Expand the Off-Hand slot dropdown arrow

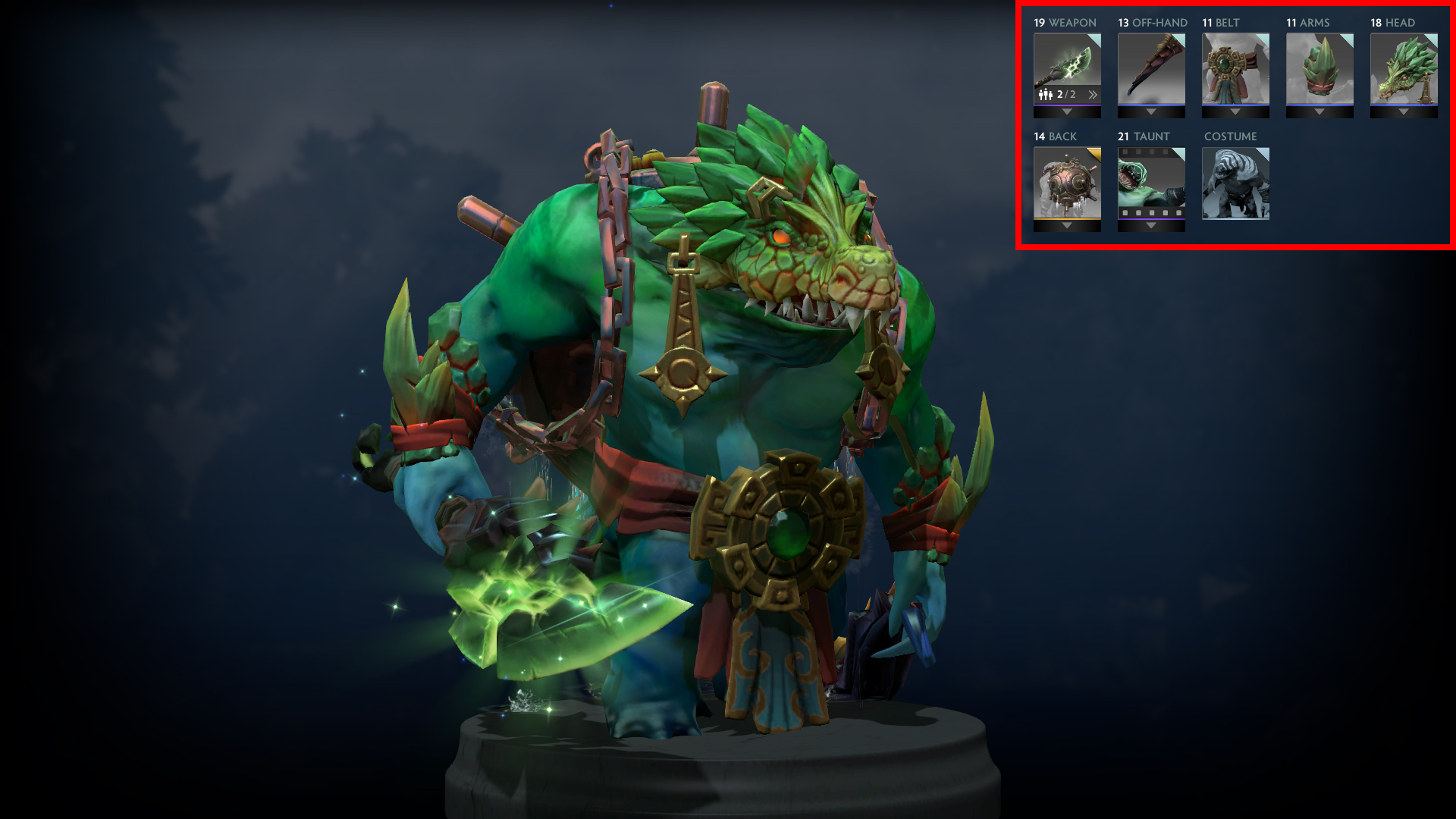pyautogui.click(x=1150, y=112)
